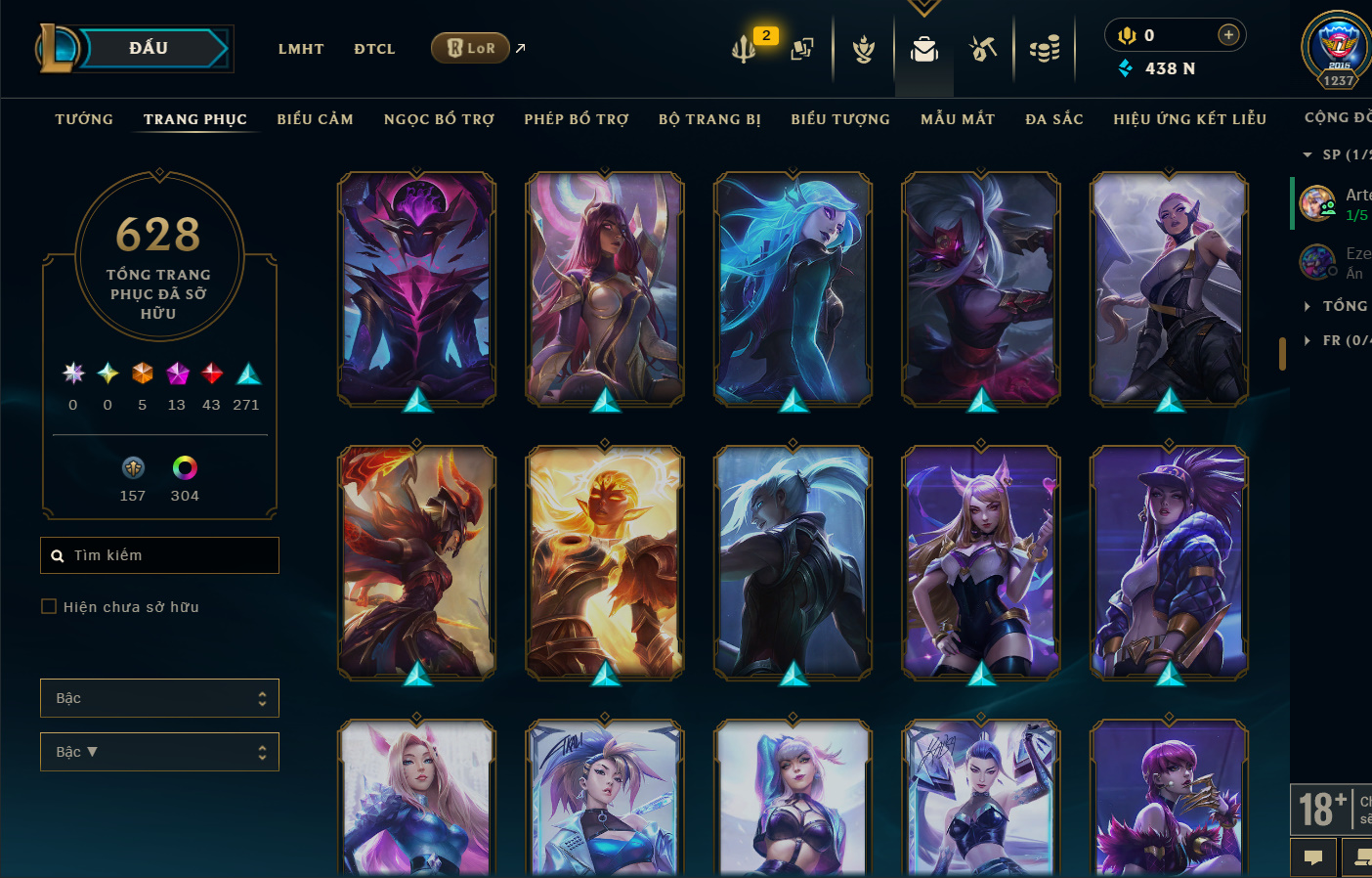The image size is (1372, 878).
Task: Open the ĐTCL menu entry
Action: [x=374, y=49]
